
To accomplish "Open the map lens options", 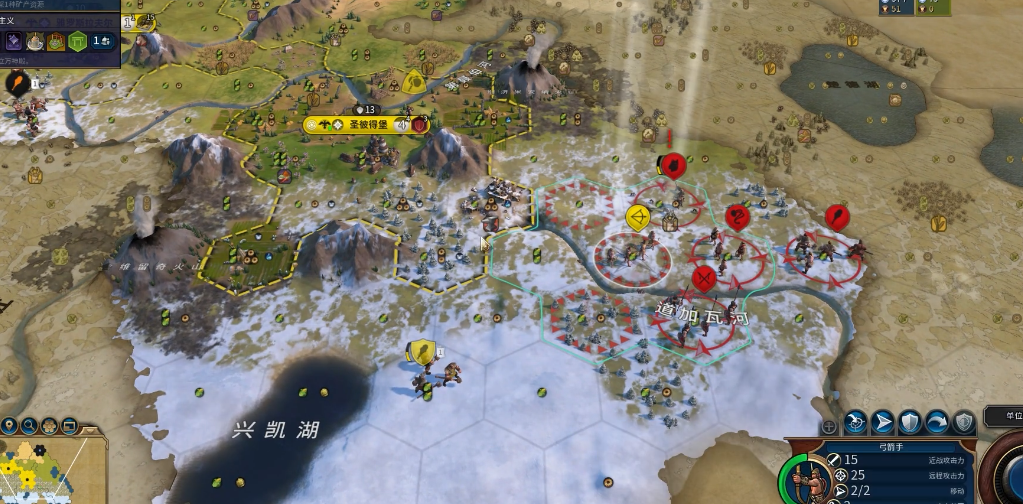I will (x=50, y=426).
